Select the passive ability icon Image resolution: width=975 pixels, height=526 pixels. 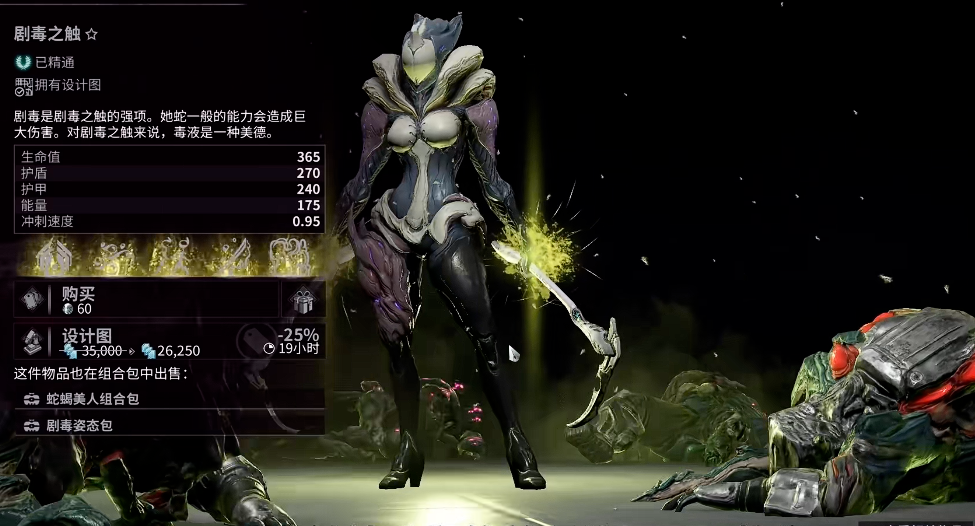50,258
